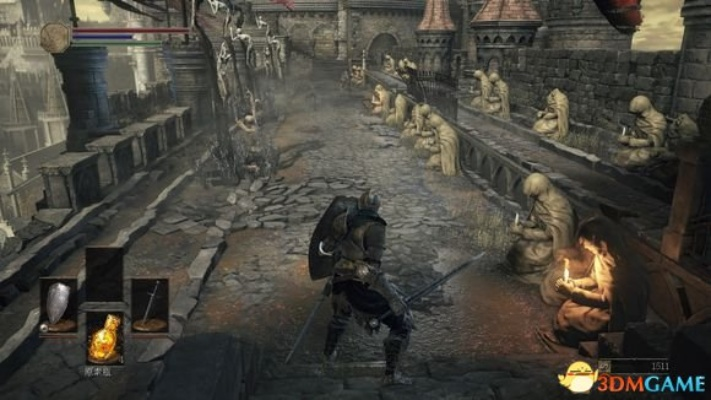Select the shield slot in the left hand
Screen dimensions: 711x400
[58, 305]
